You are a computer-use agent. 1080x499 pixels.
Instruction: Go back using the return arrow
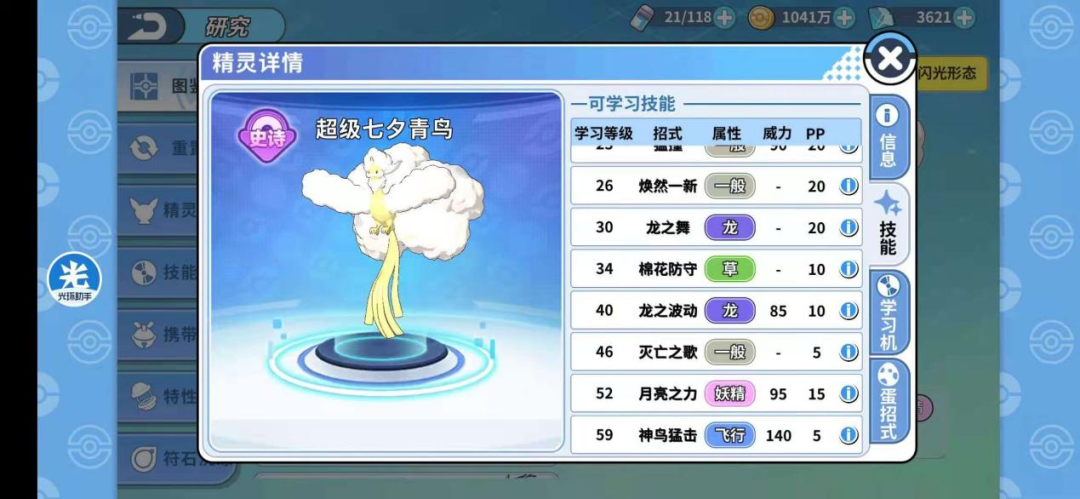[x=149, y=25]
